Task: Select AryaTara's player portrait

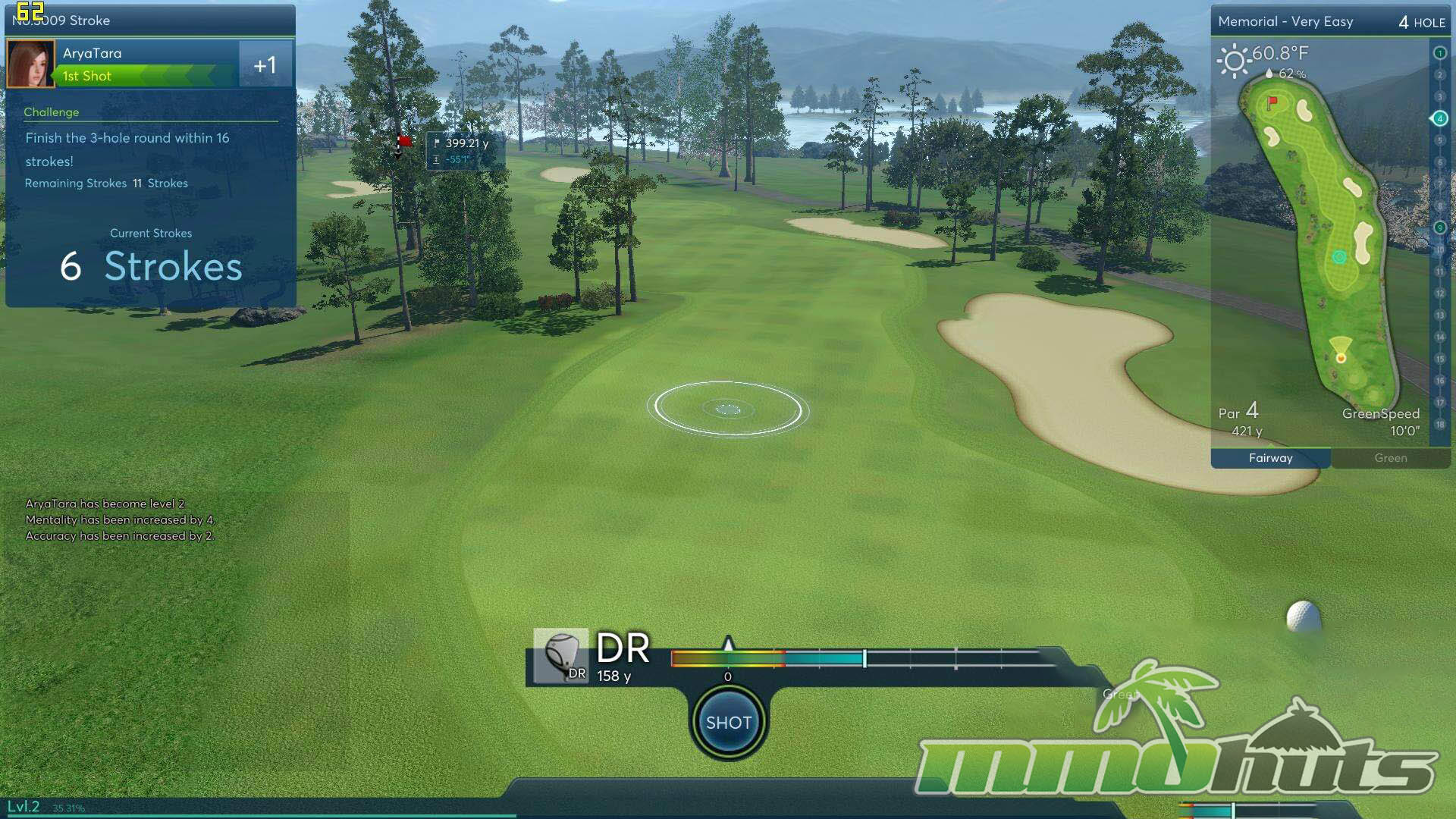Action: tap(30, 64)
